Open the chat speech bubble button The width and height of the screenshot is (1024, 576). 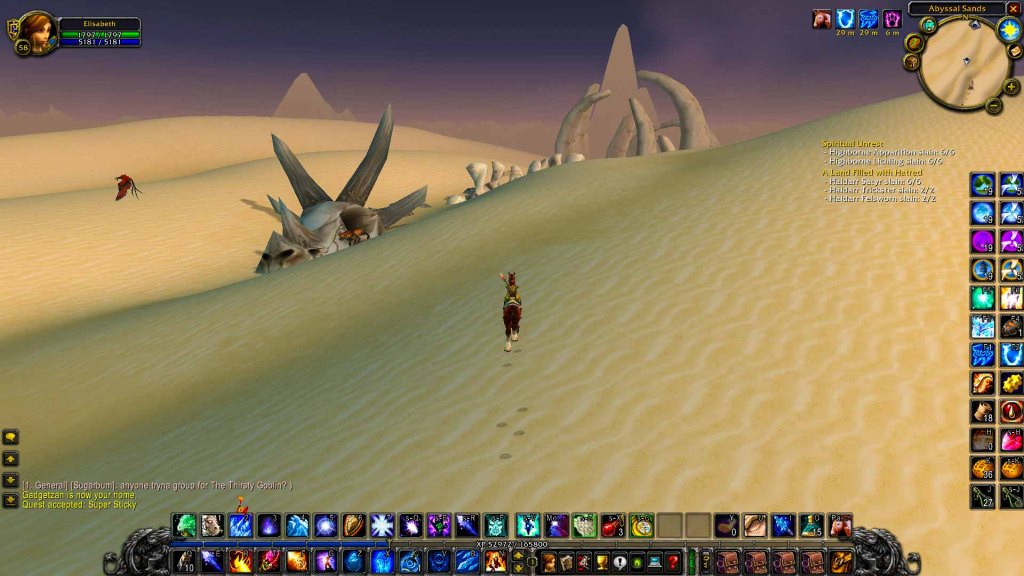pos(11,437)
